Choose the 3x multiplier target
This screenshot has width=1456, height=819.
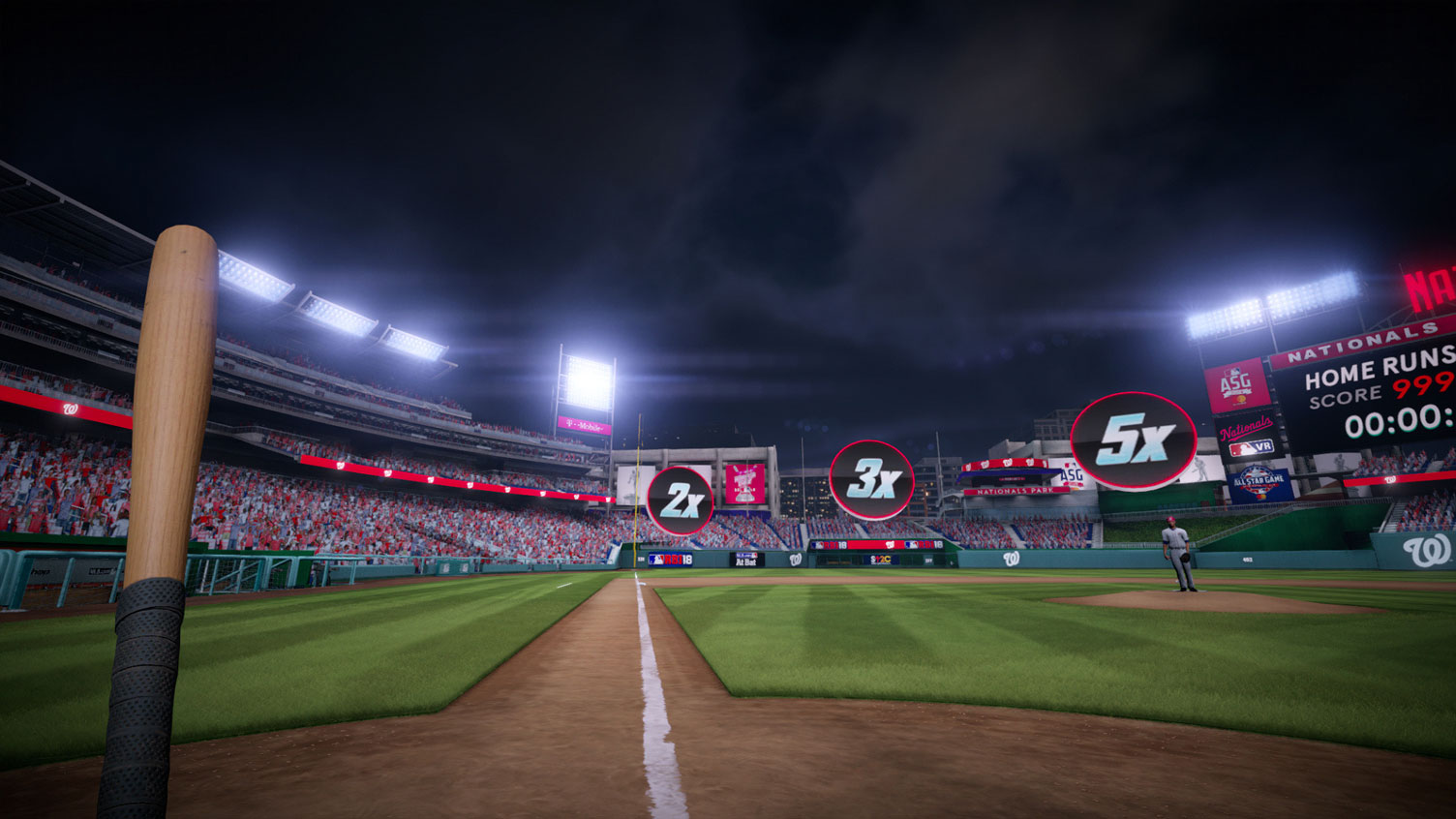tap(871, 479)
